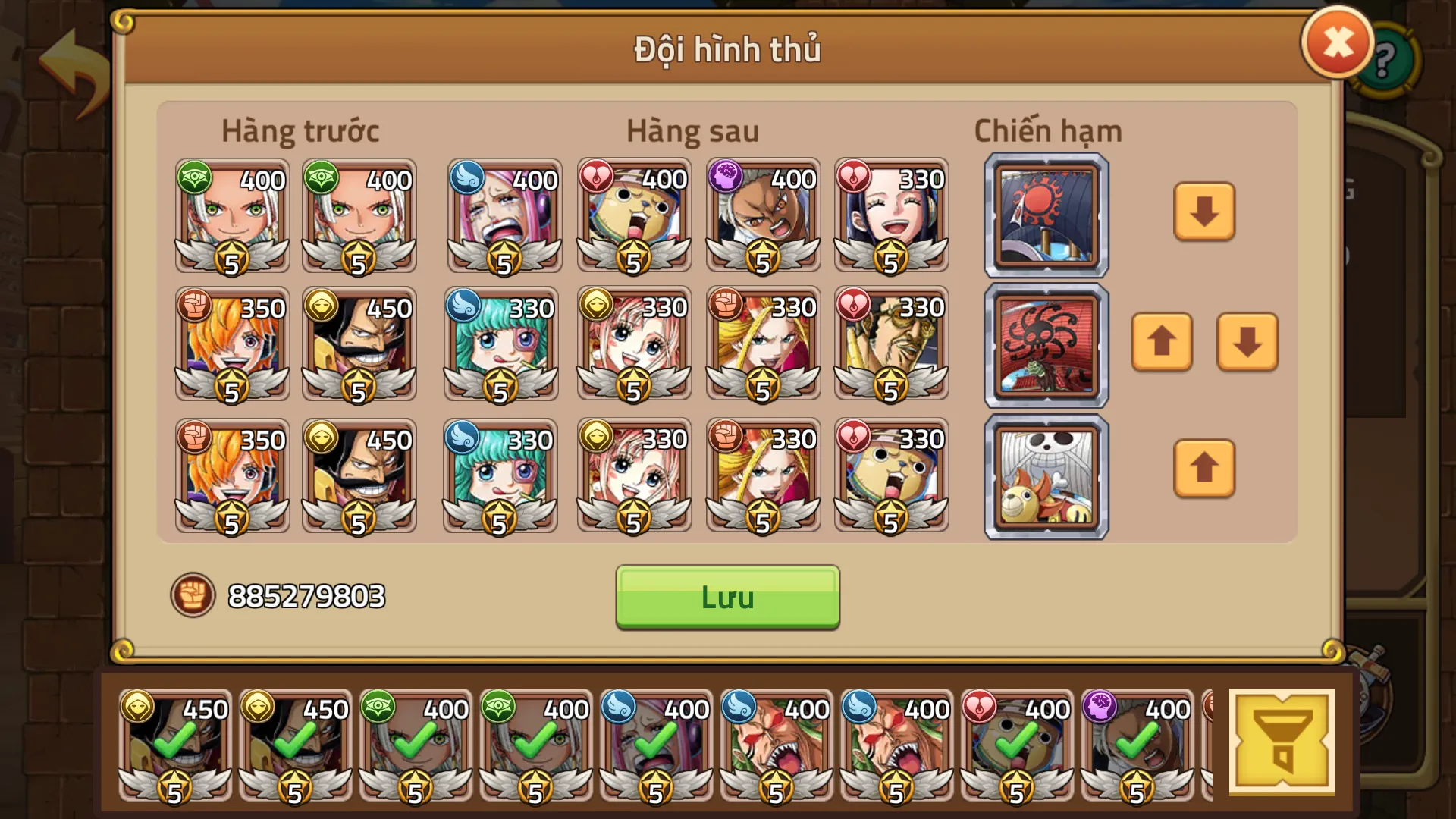The width and height of the screenshot is (1456, 819).
Task: Tap the up arrow beside the second battleship
Action: pyautogui.click(x=1162, y=344)
